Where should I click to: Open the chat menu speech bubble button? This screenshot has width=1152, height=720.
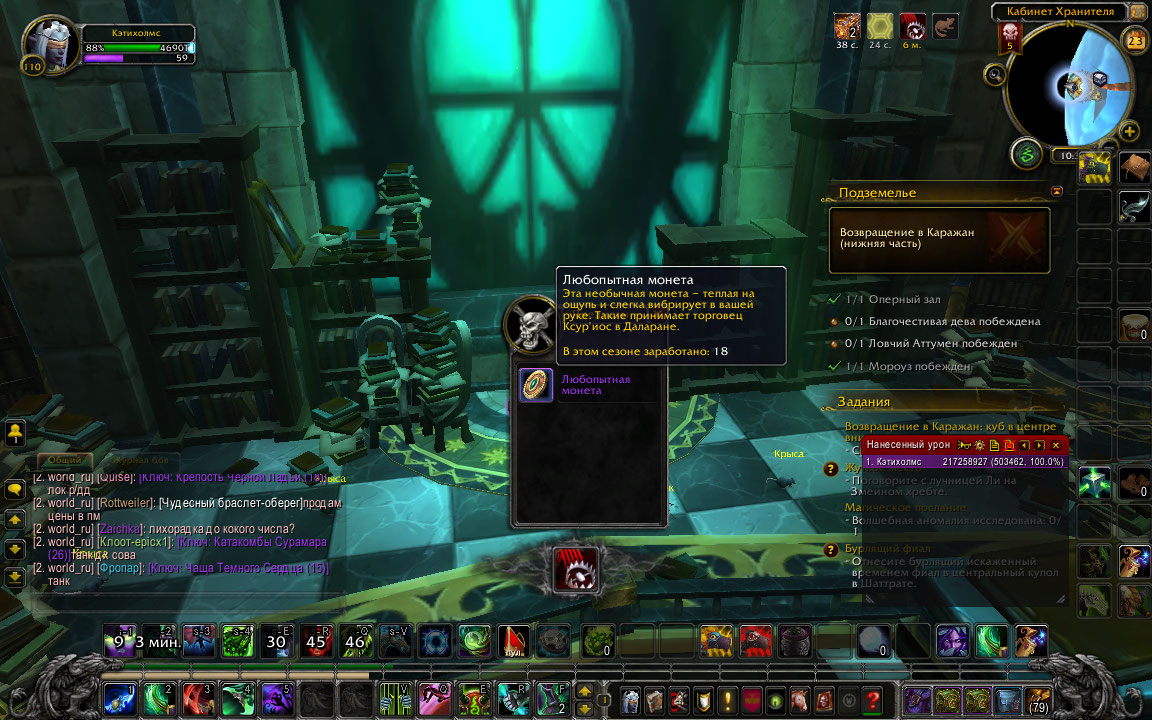(x=16, y=490)
